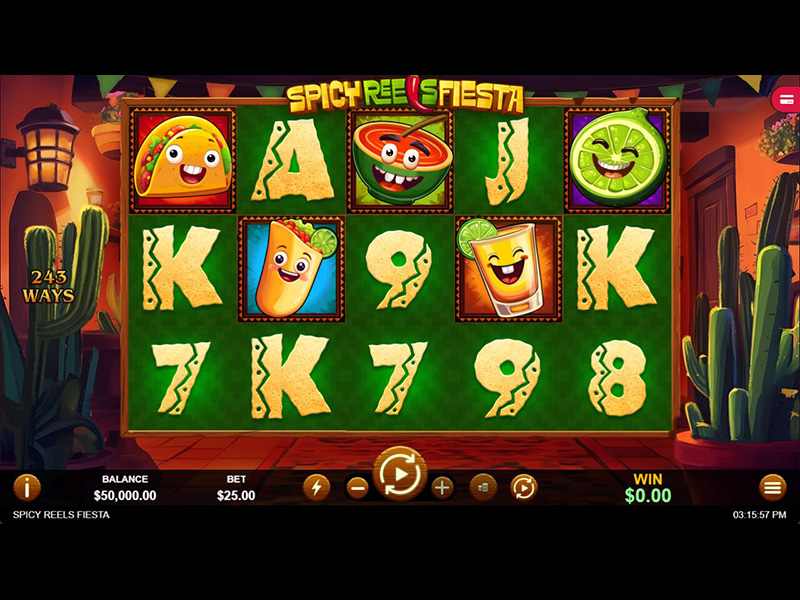Increase the bet with the plus button

[x=443, y=487]
